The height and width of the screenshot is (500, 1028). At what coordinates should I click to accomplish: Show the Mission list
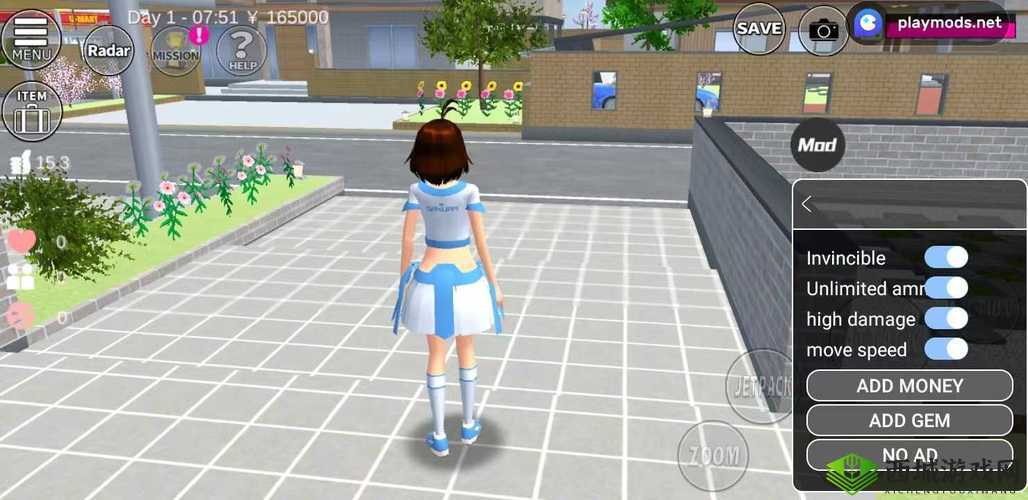(176, 51)
